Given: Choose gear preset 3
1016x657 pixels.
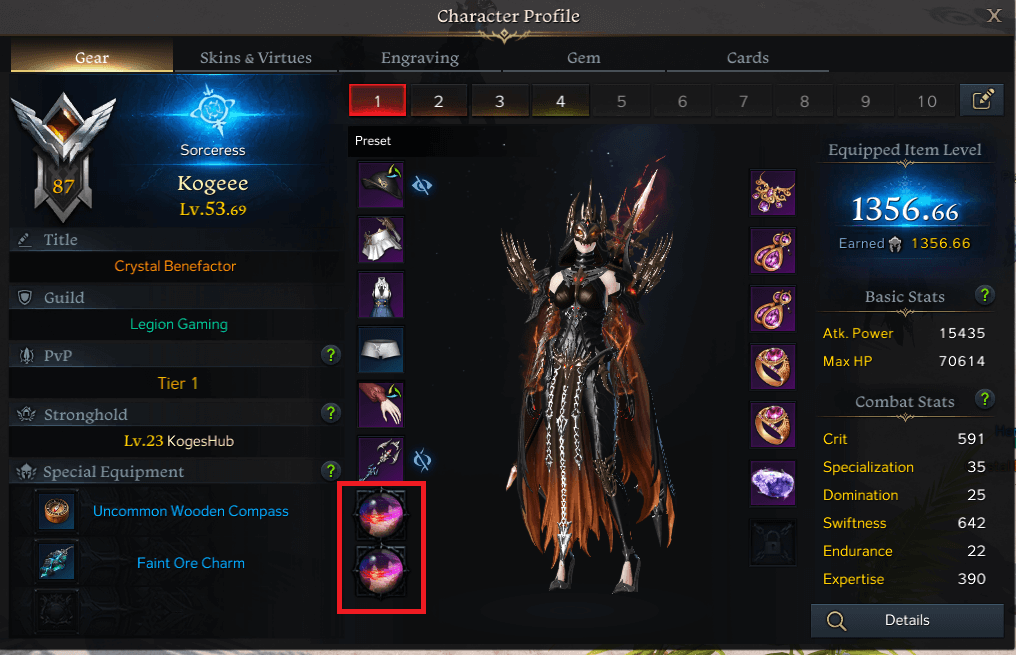Looking at the screenshot, I should [499, 101].
